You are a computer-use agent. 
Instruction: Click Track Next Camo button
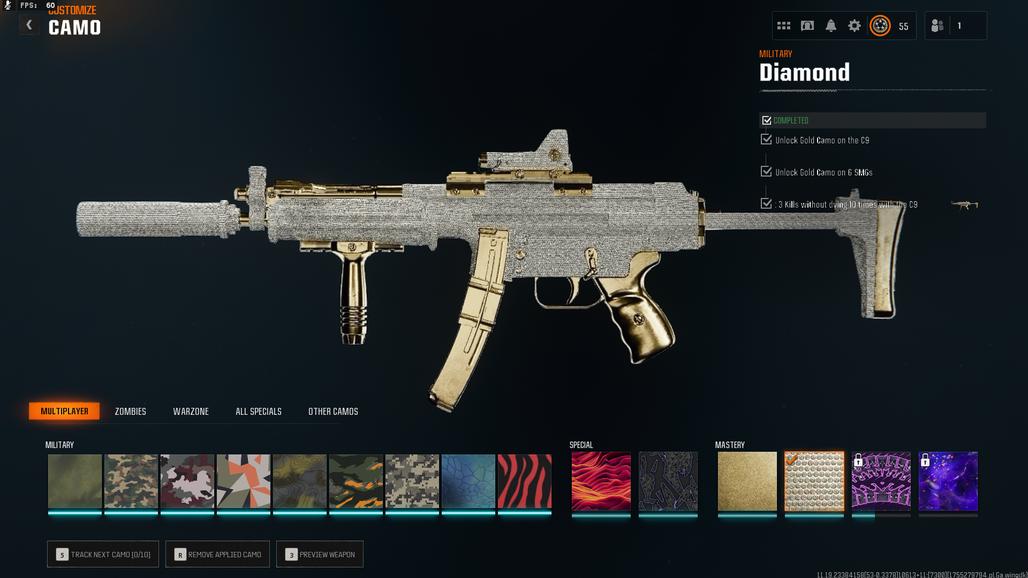point(103,554)
